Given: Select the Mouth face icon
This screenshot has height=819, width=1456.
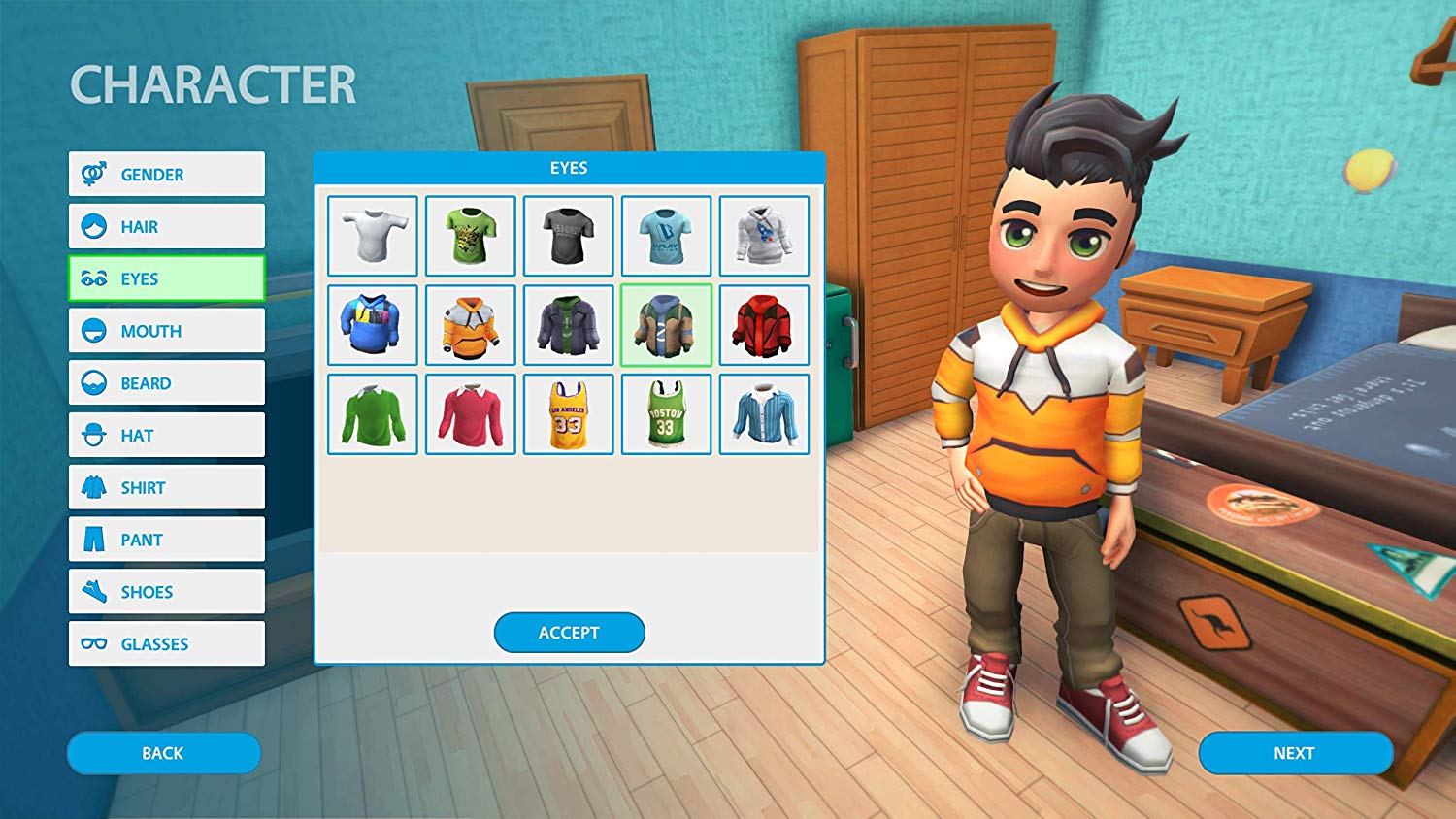Looking at the screenshot, I should (x=92, y=331).
